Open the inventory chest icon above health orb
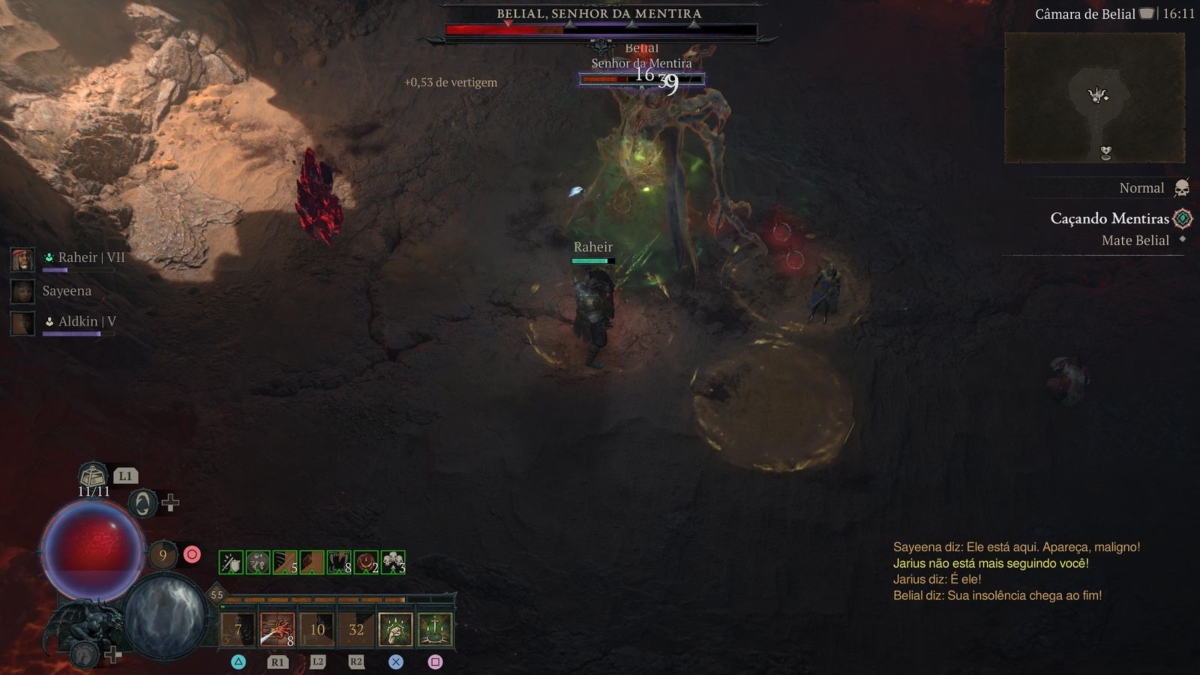1200x675 pixels. [x=93, y=474]
